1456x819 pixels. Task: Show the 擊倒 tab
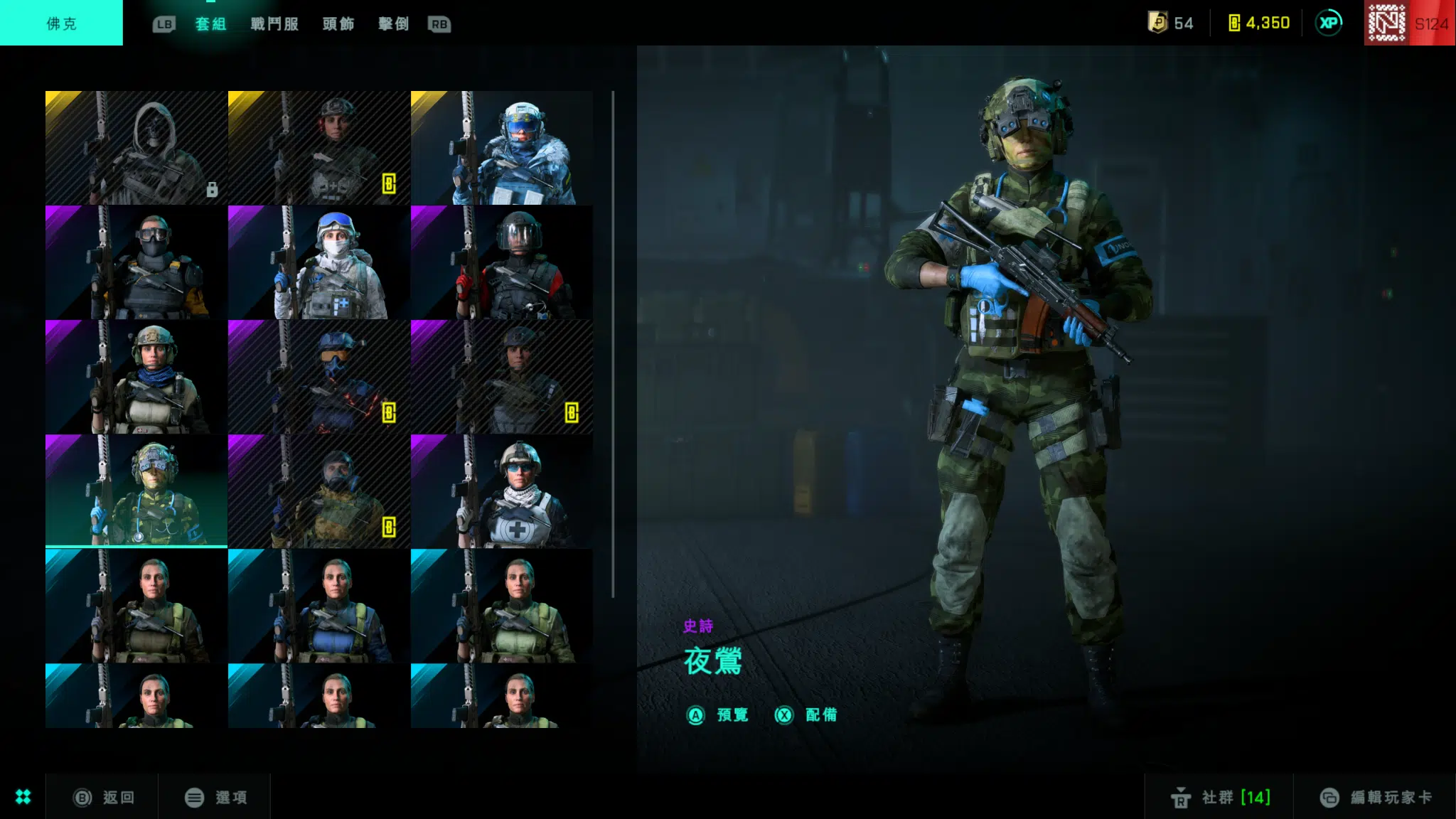click(393, 24)
